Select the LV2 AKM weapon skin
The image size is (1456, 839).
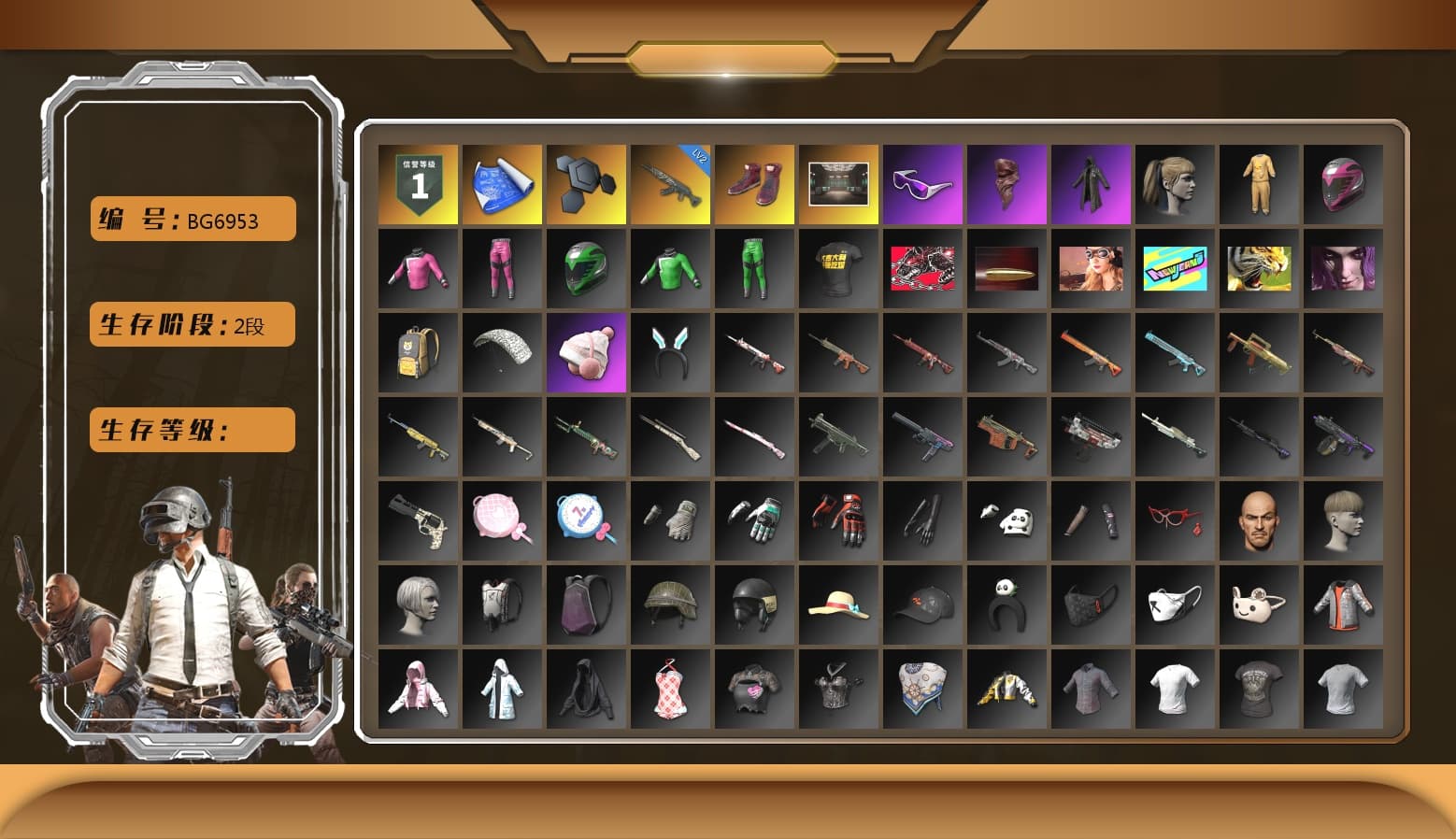(670, 183)
